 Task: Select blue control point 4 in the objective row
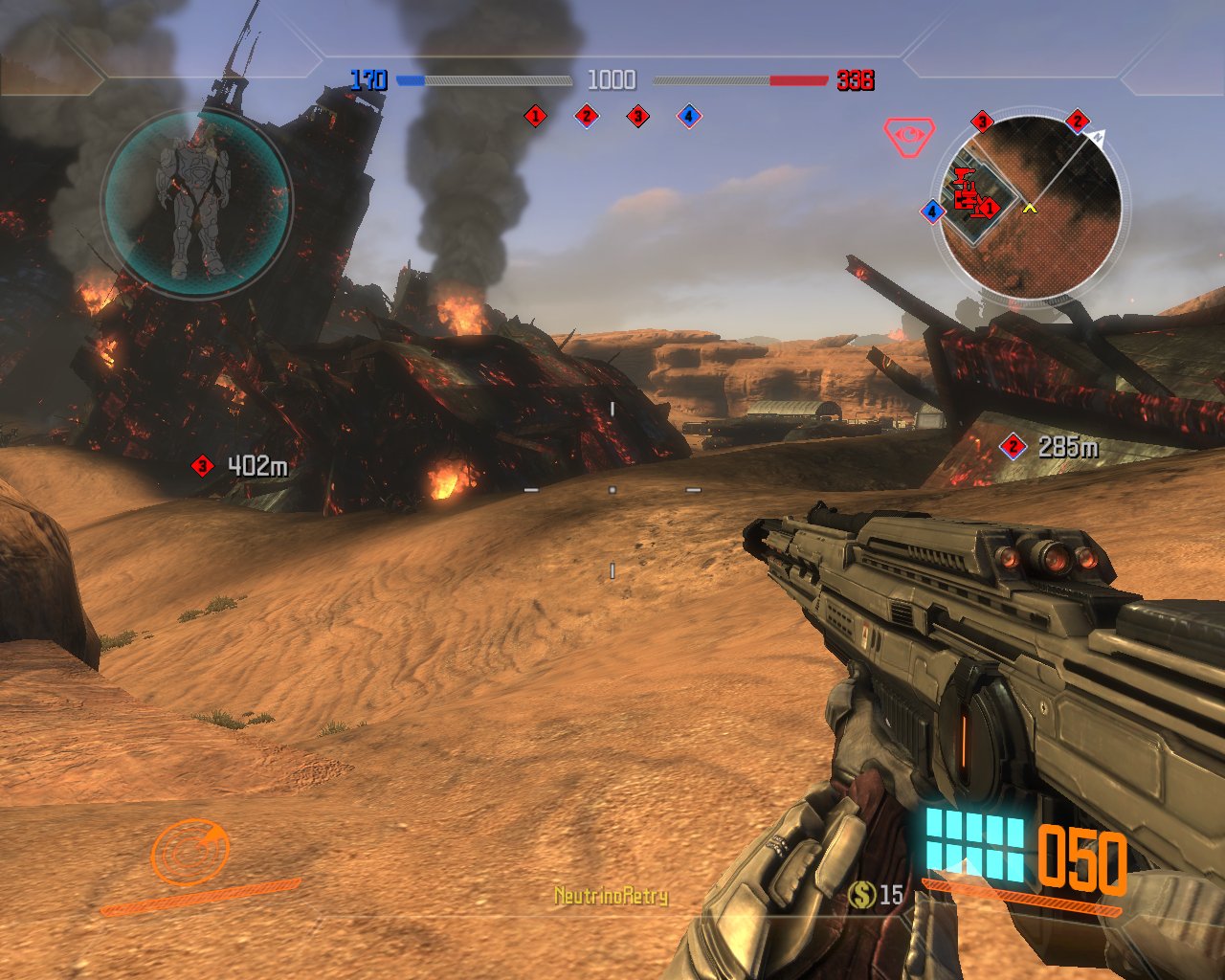tap(688, 117)
